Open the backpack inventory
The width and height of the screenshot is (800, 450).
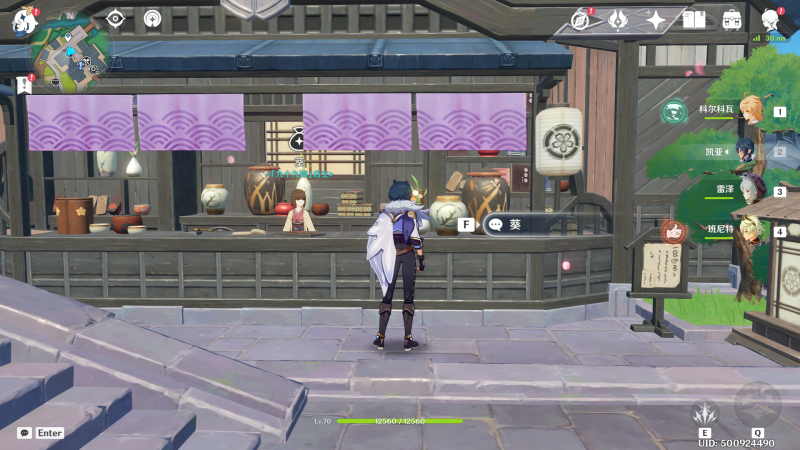[x=733, y=19]
